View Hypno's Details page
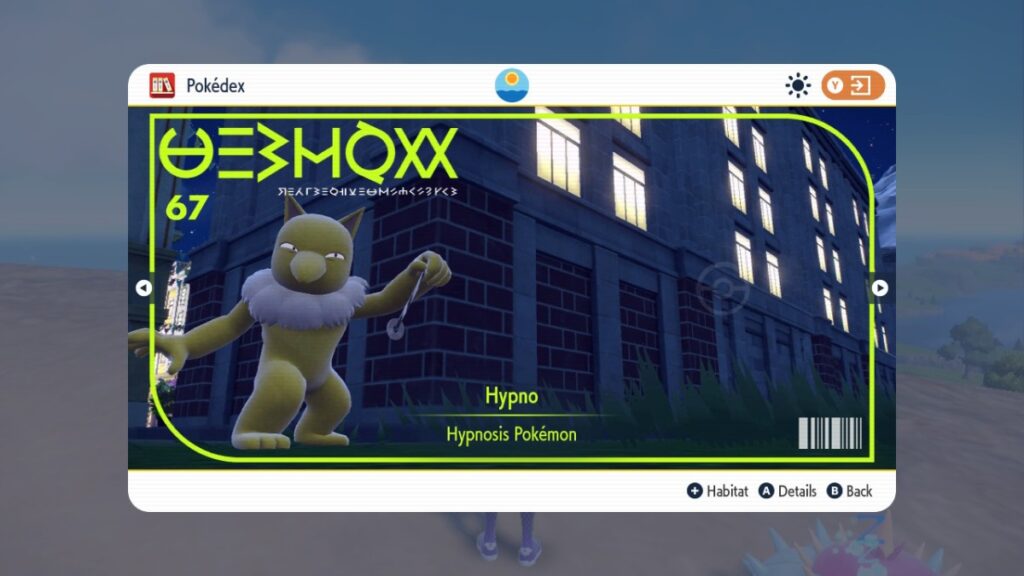1024x576 pixels. [787, 491]
